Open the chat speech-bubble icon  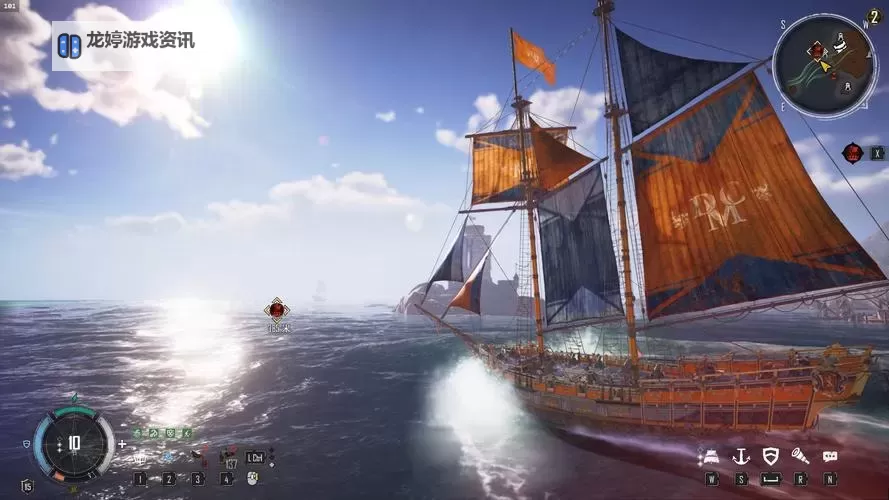coord(830,456)
